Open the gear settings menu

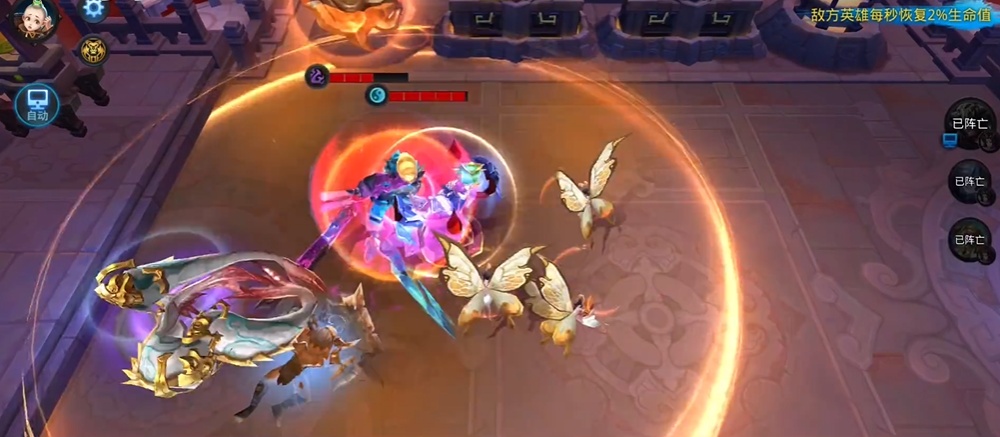pyautogui.click(x=94, y=9)
